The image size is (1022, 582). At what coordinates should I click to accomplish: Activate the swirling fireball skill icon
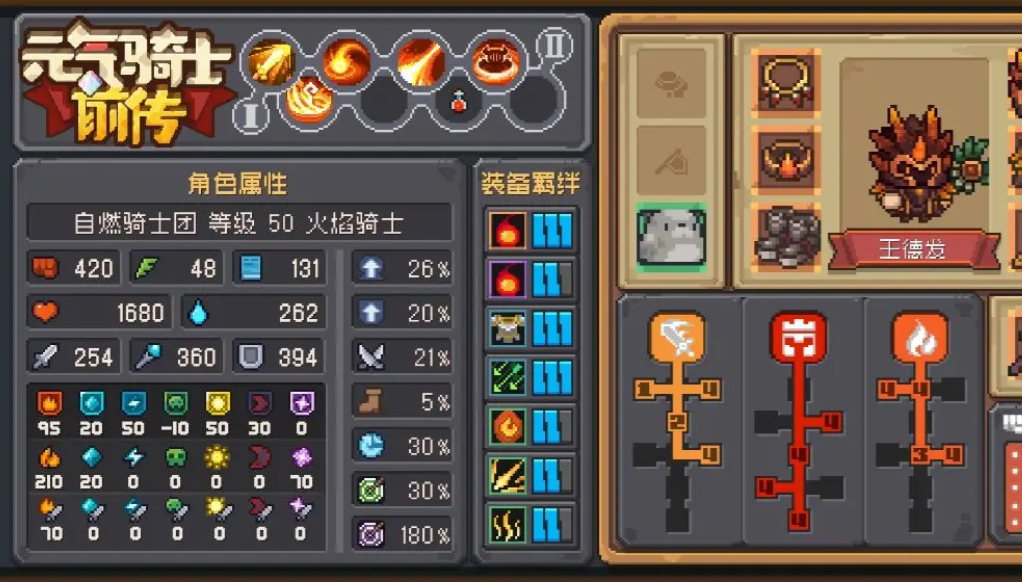pos(346,61)
